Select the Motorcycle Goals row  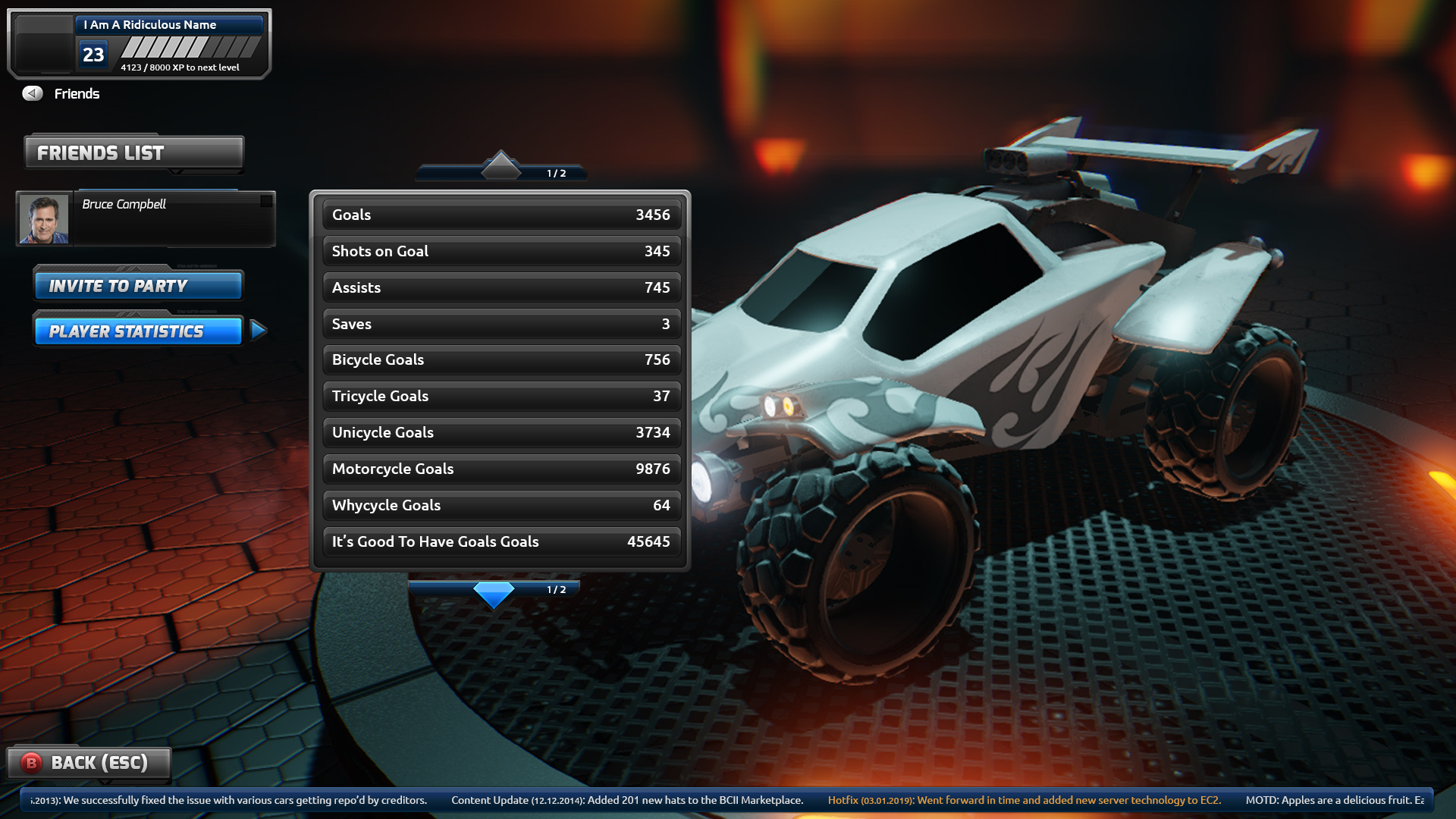point(500,469)
